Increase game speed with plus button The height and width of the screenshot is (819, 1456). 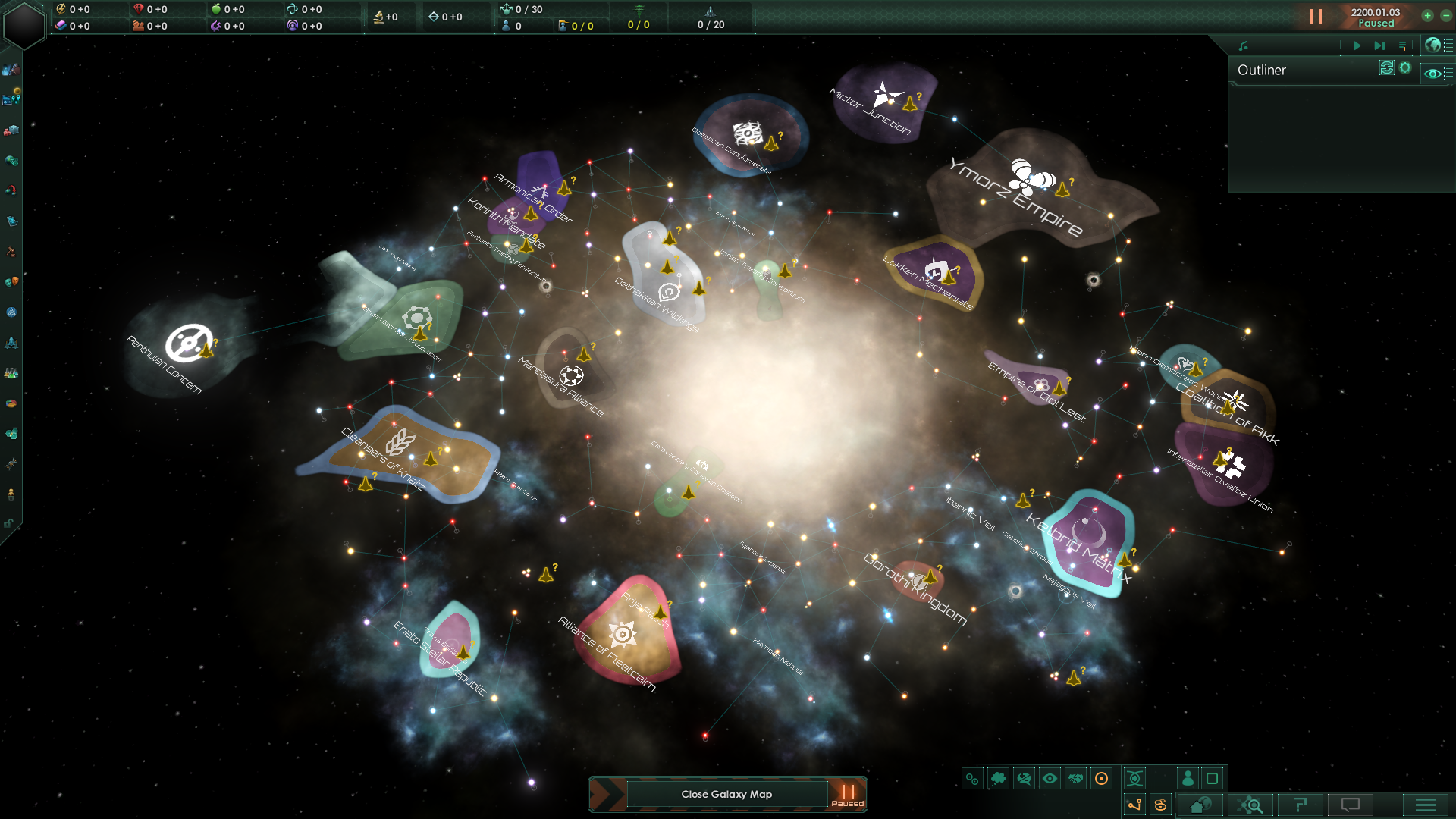[1427, 15]
